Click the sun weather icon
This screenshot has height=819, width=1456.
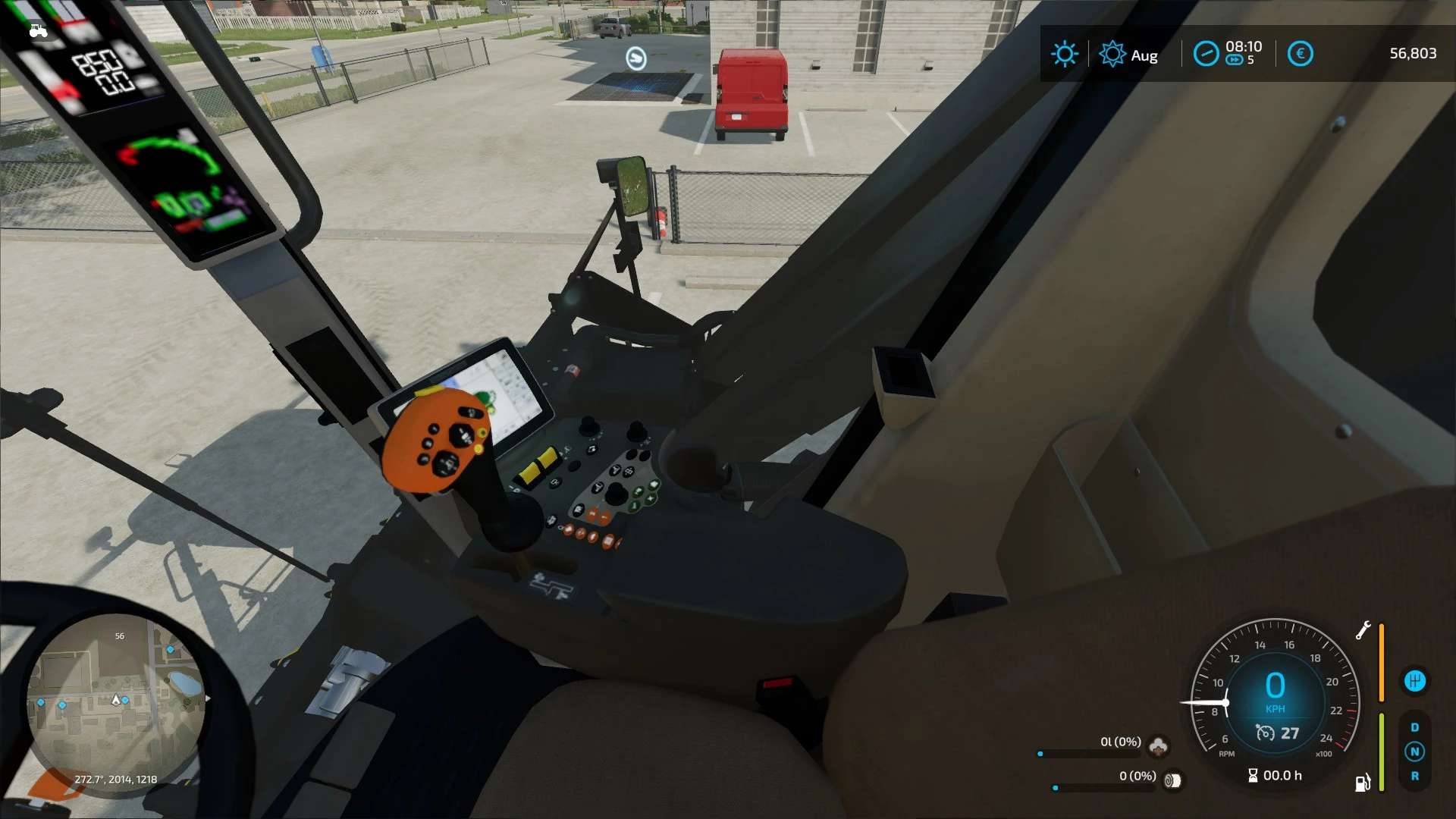1064,54
